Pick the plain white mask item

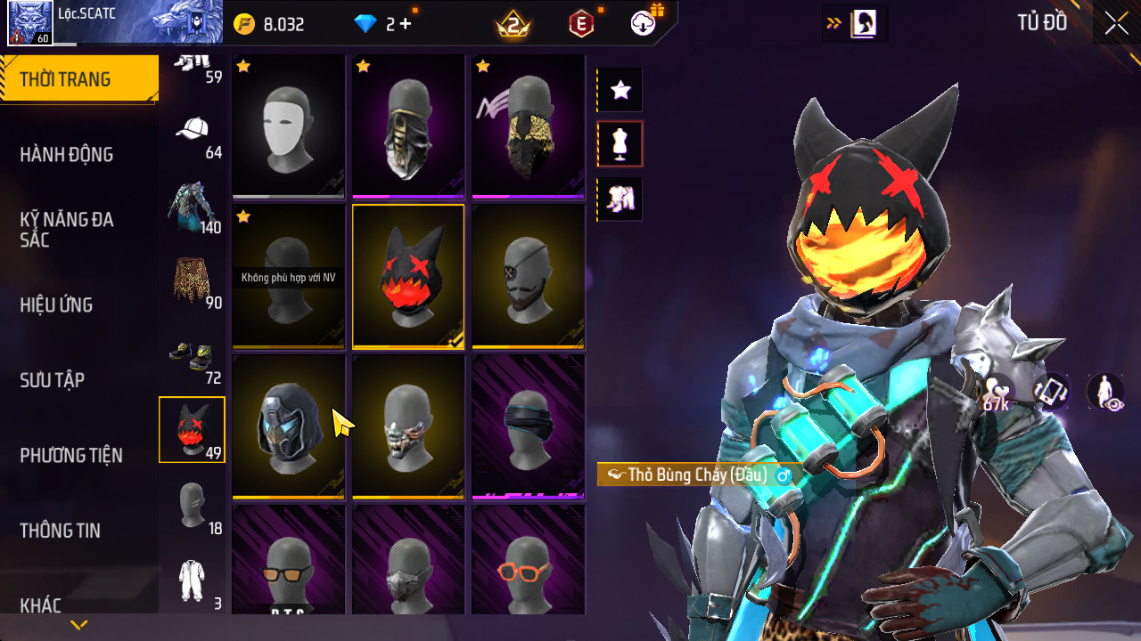pyautogui.click(x=289, y=125)
